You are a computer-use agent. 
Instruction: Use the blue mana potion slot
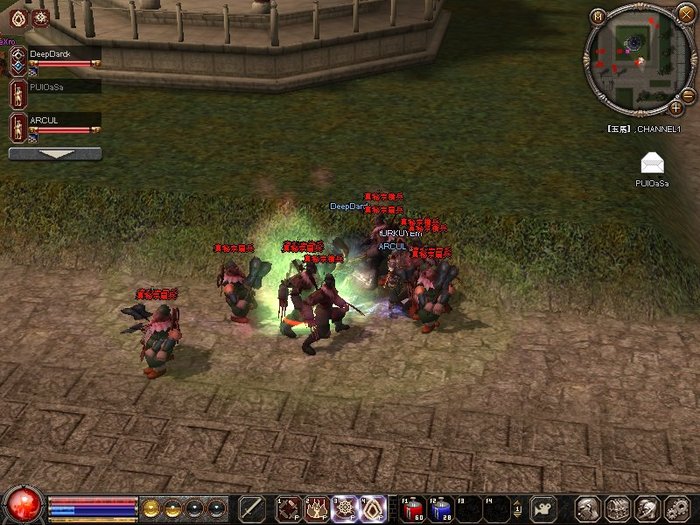[441, 508]
